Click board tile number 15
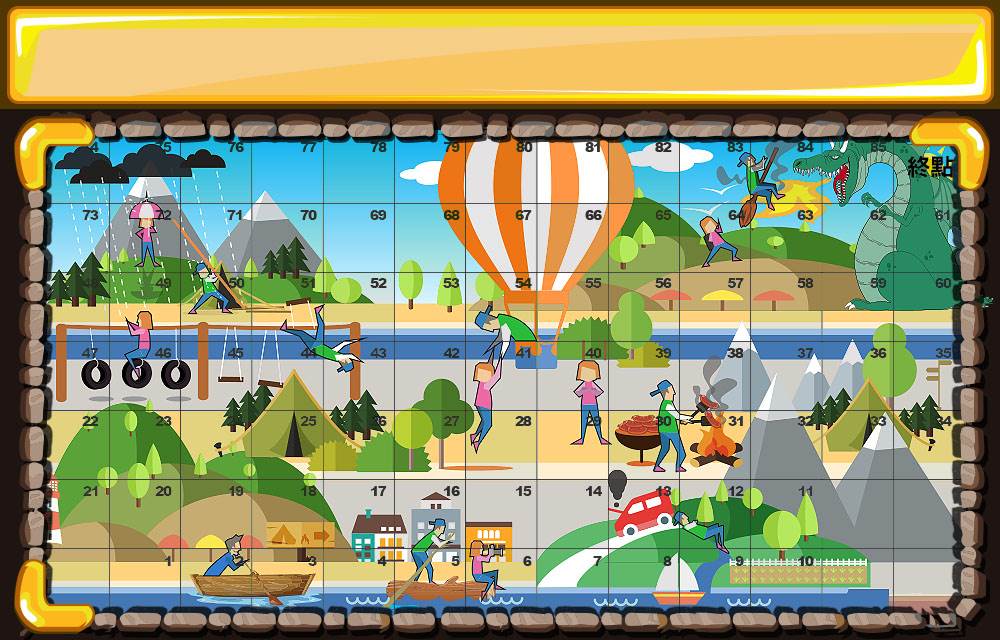The width and height of the screenshot is (1000, 640). pyautogui.click(x=523, y=491)
